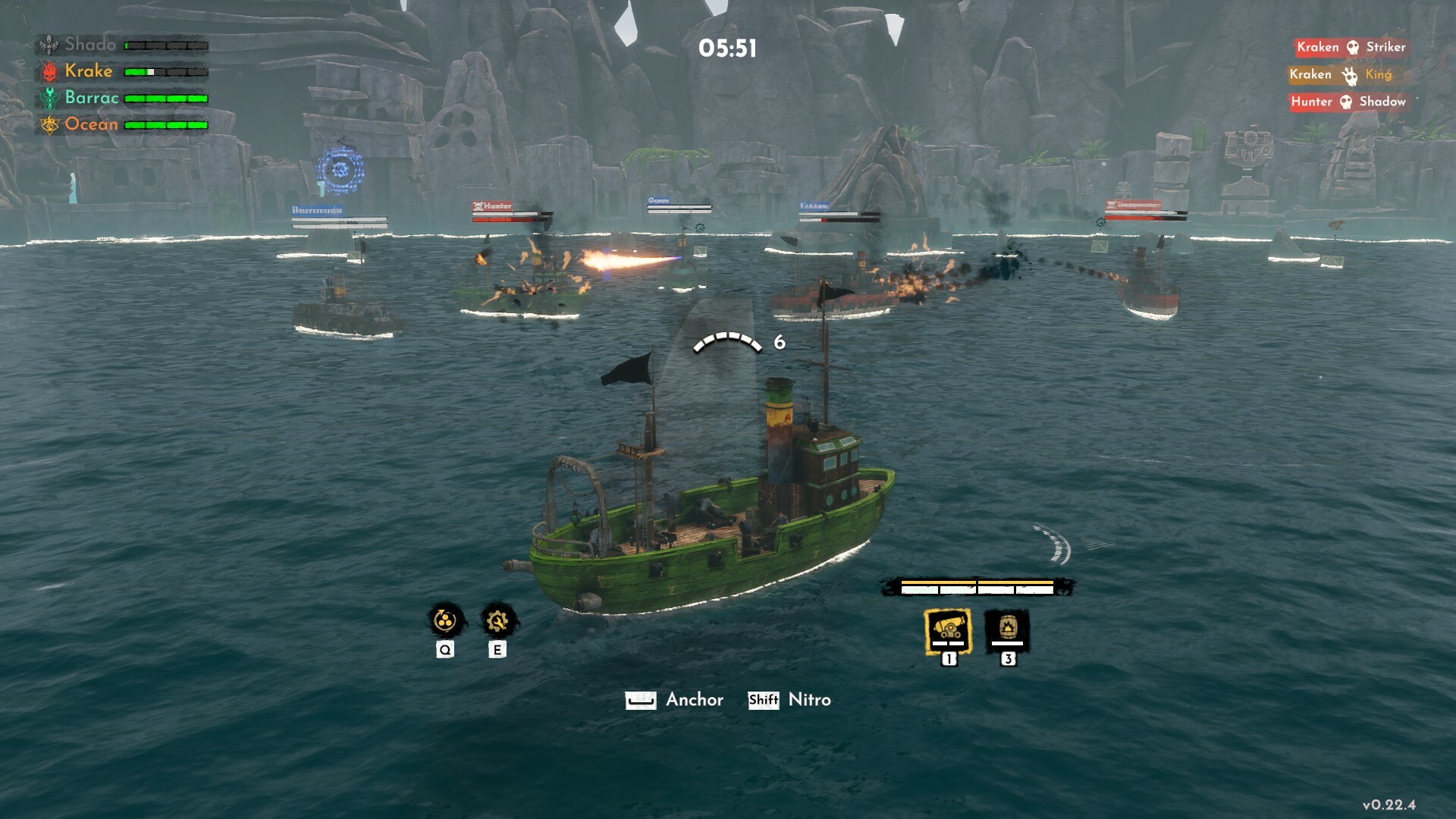Select the explosive barrel weapon slot

1007,630
